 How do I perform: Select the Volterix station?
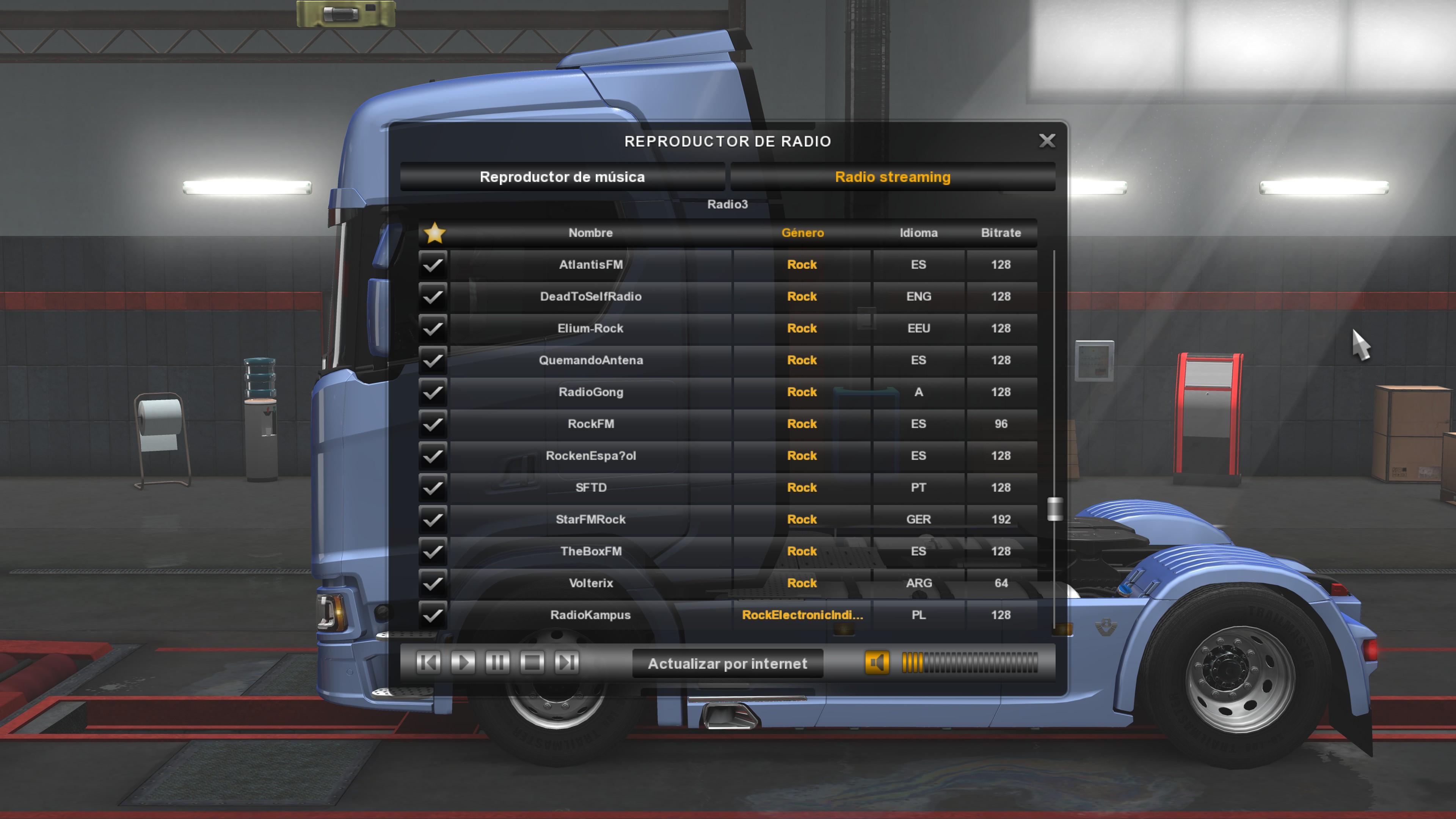pyautogui.click(x=590, y=583)
